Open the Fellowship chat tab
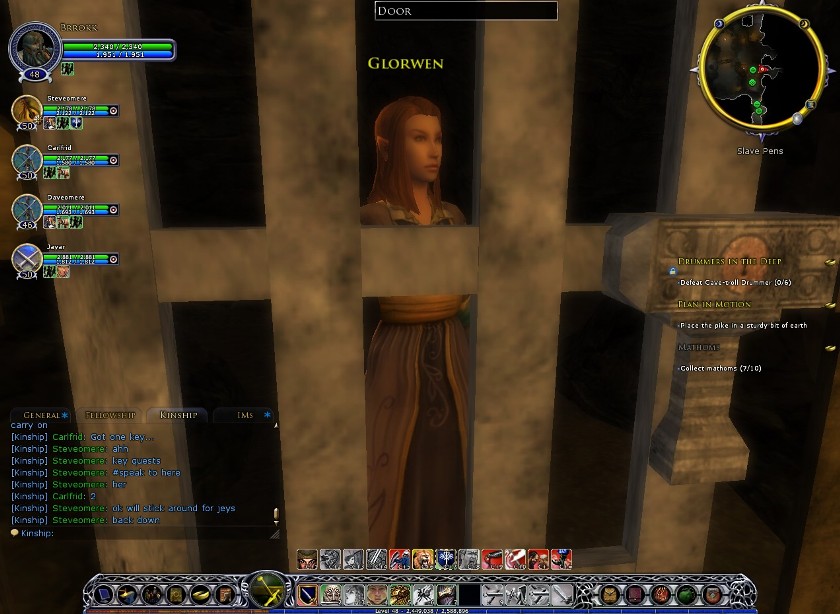The height and width of the screenshot is (614, 840). click(110, 414)
